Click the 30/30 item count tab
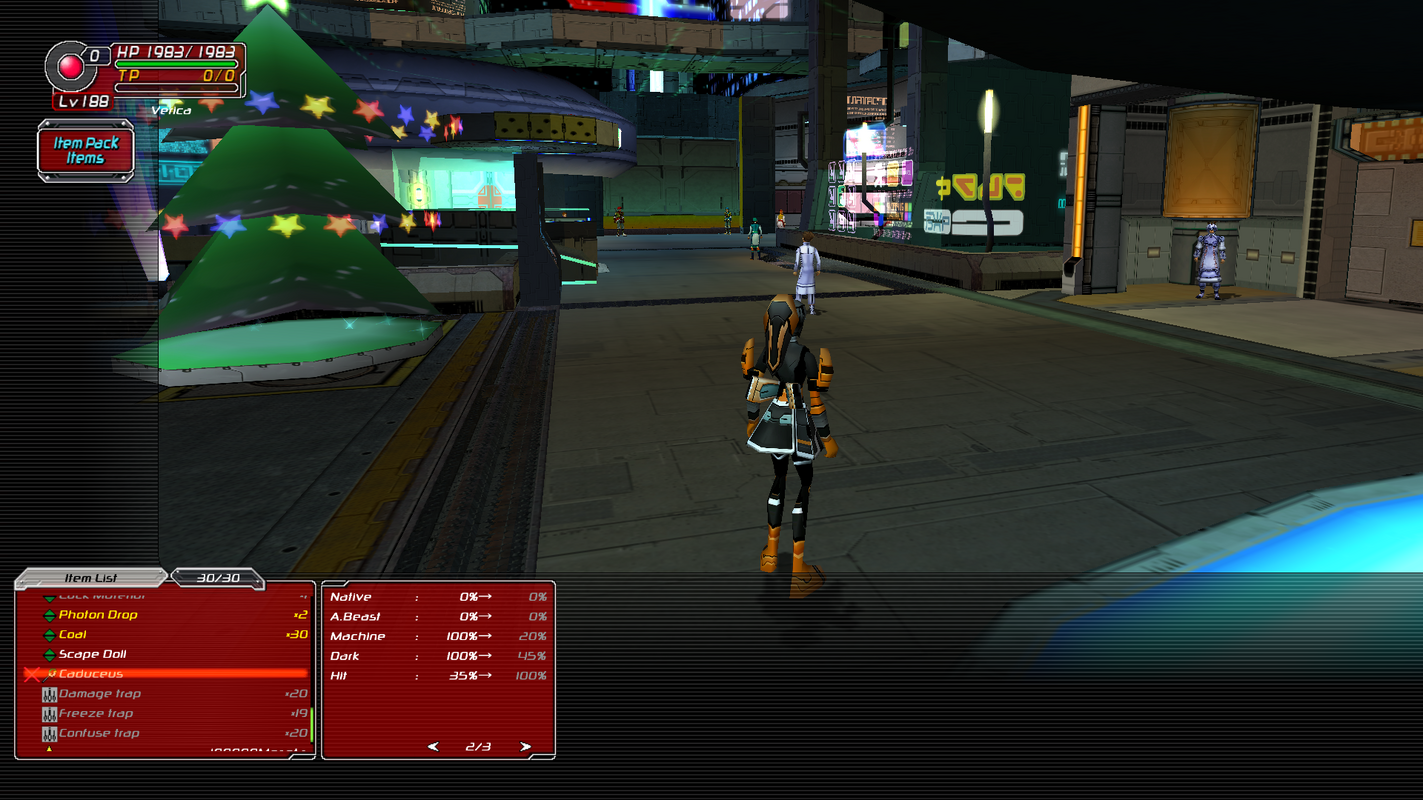 (x=218, y=578)
